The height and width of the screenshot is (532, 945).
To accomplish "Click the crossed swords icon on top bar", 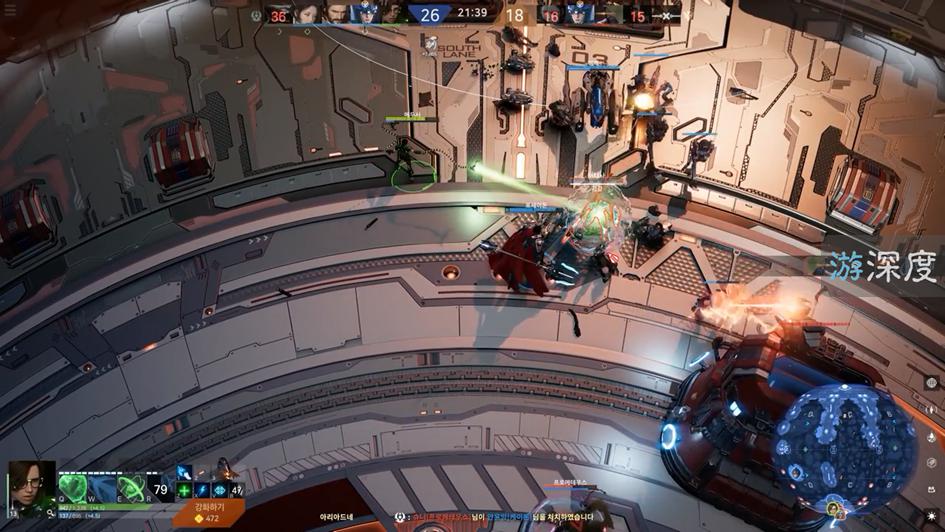I will coord(667,15).
